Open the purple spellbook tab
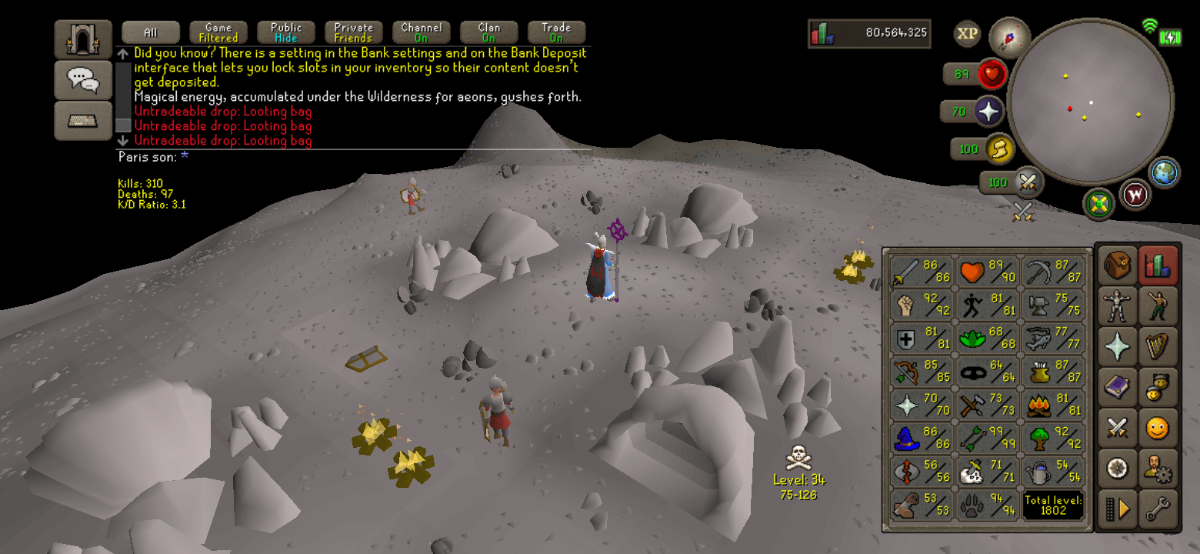This screenshot has width=1200, height=554. (x=1118, y=386)
